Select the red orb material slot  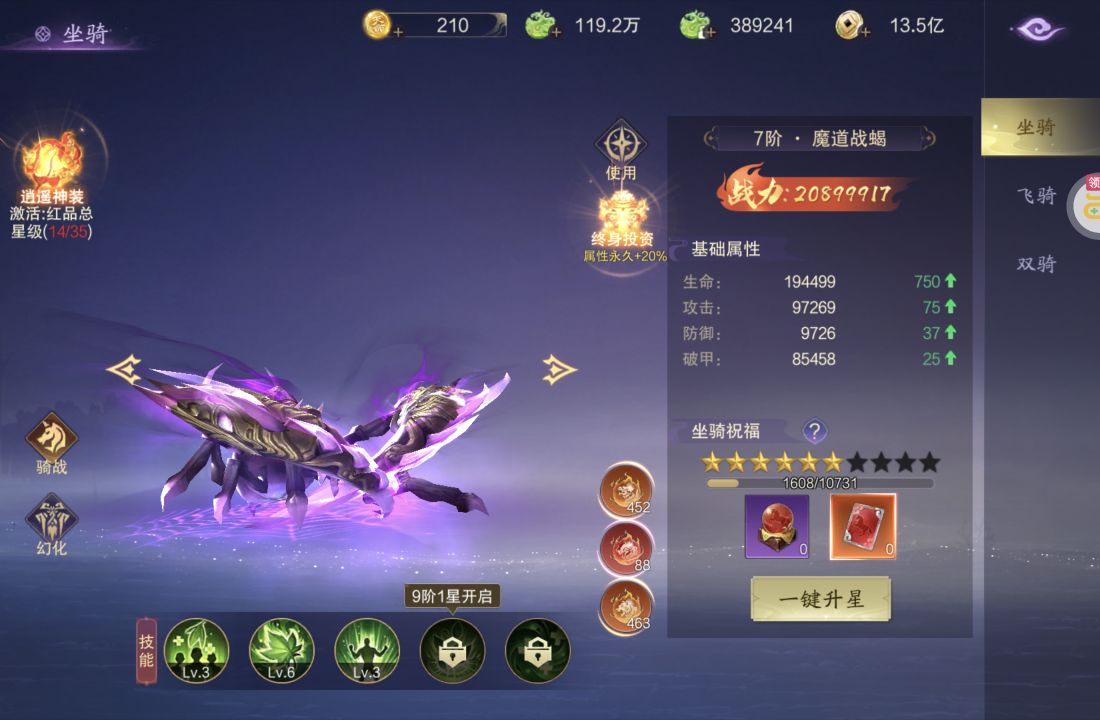point(777,526)
